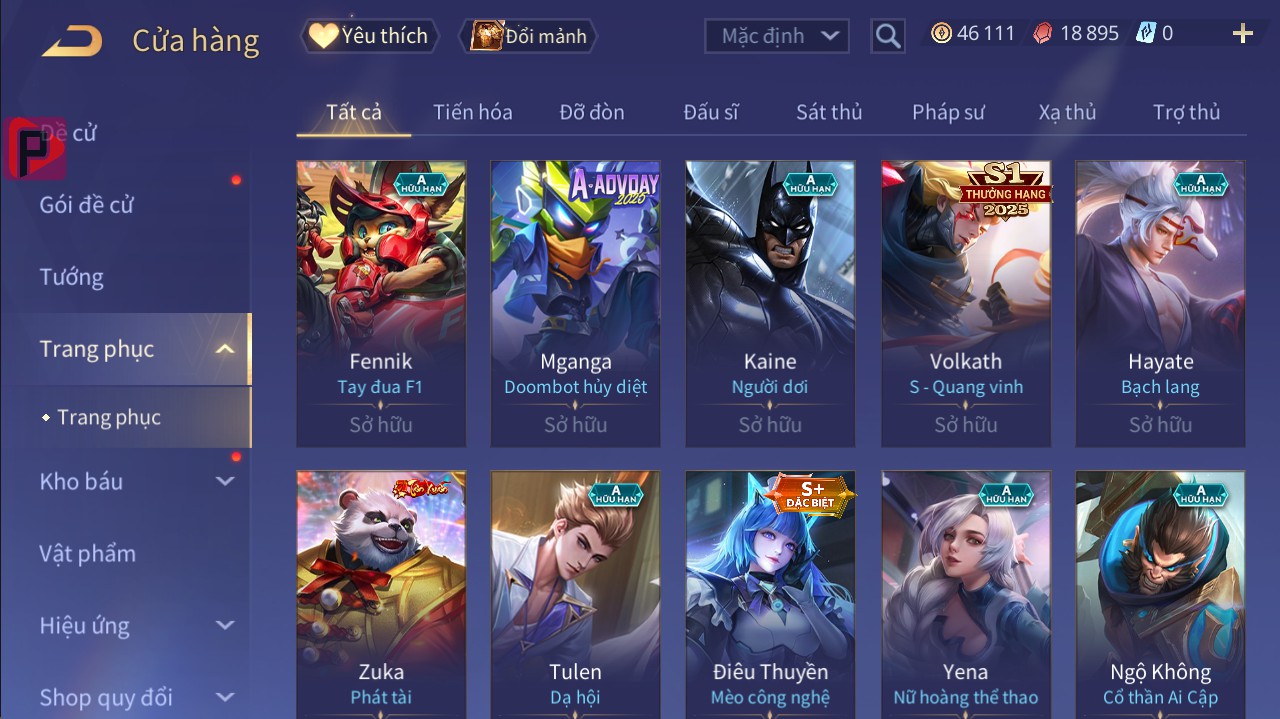The height and width of the screenshot is (719, 1280).
Task: Add currency with the plus button
Action: click(1242, 34)
